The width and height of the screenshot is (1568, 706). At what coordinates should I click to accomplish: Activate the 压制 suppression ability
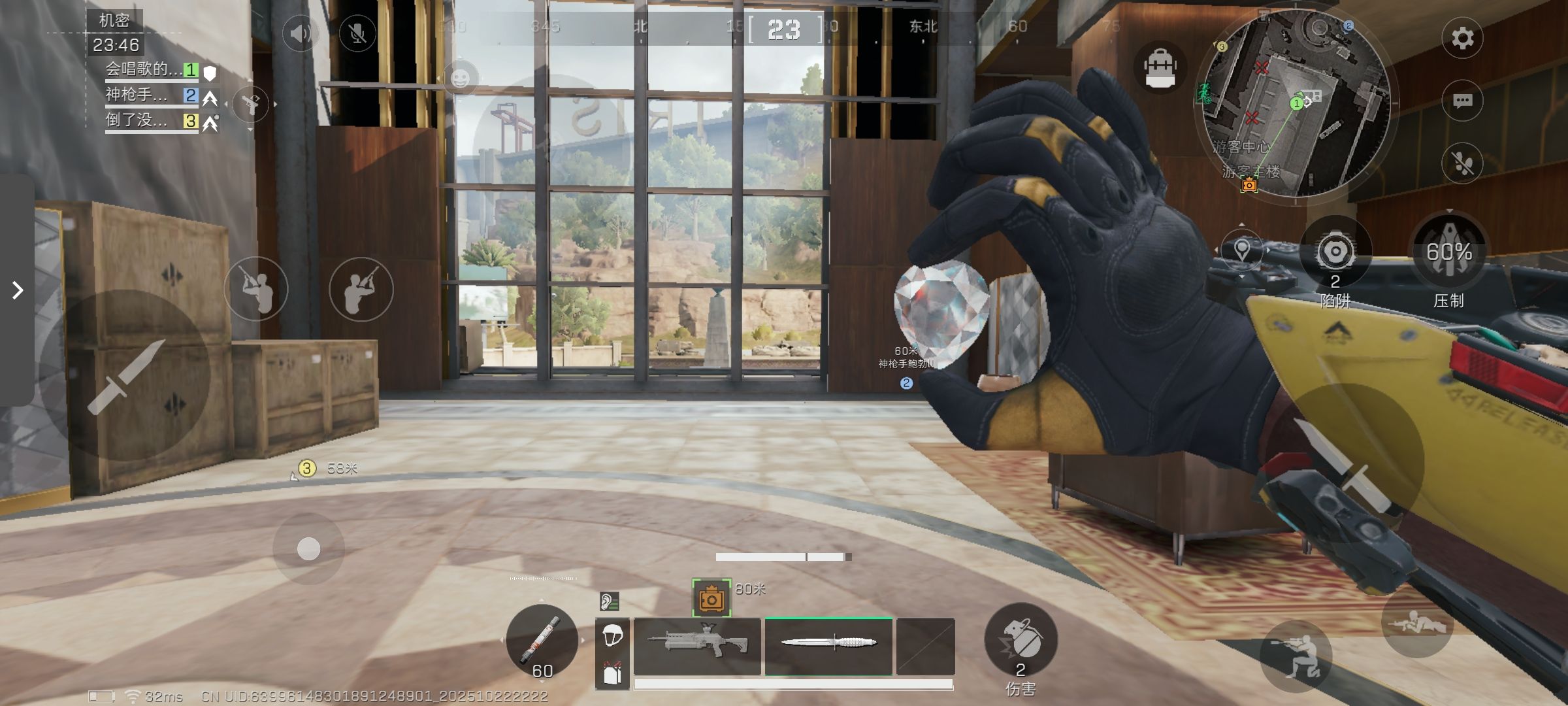tap(1449, 252)
